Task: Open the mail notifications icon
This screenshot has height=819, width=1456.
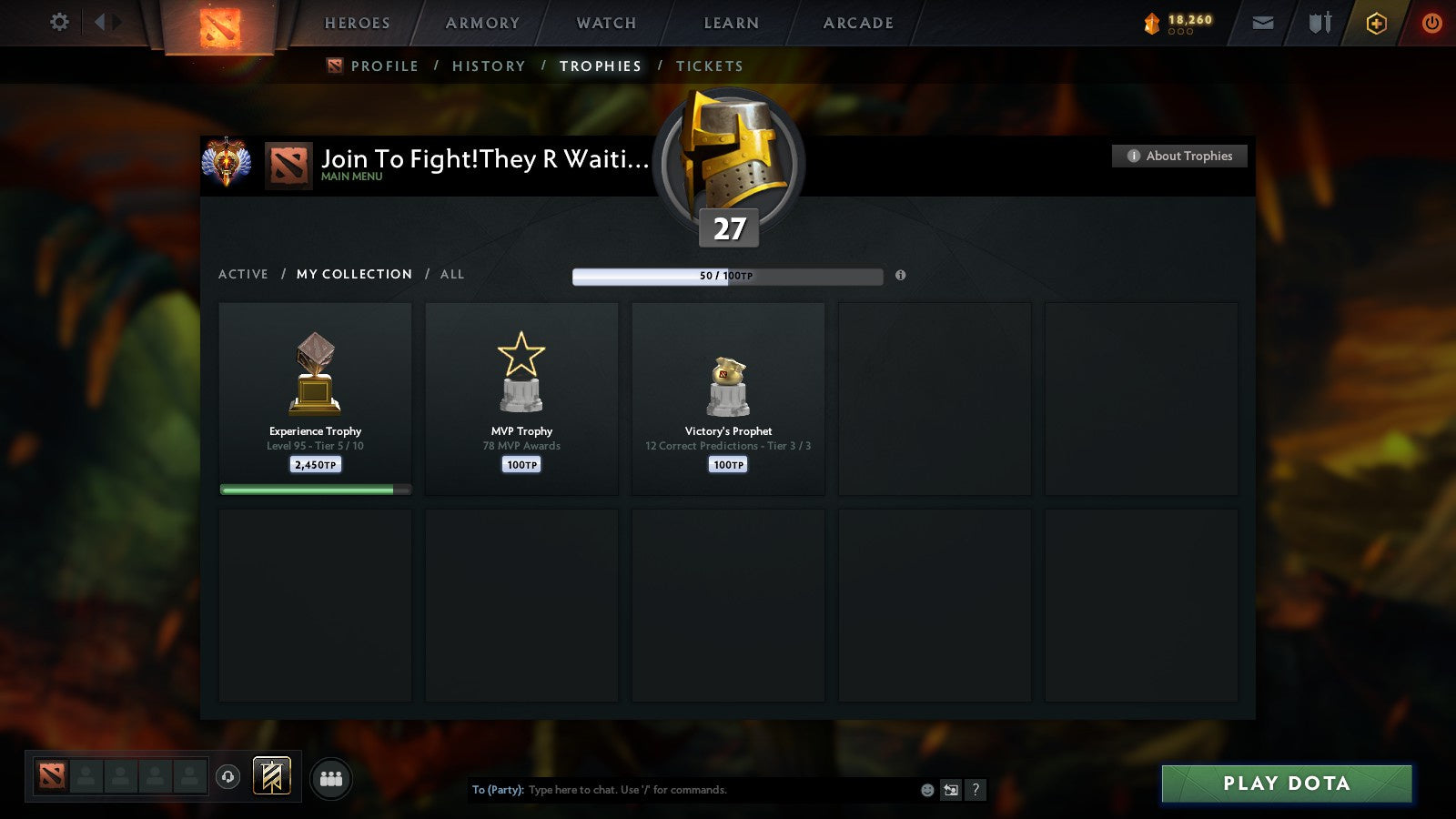Action: (1263, 23)
